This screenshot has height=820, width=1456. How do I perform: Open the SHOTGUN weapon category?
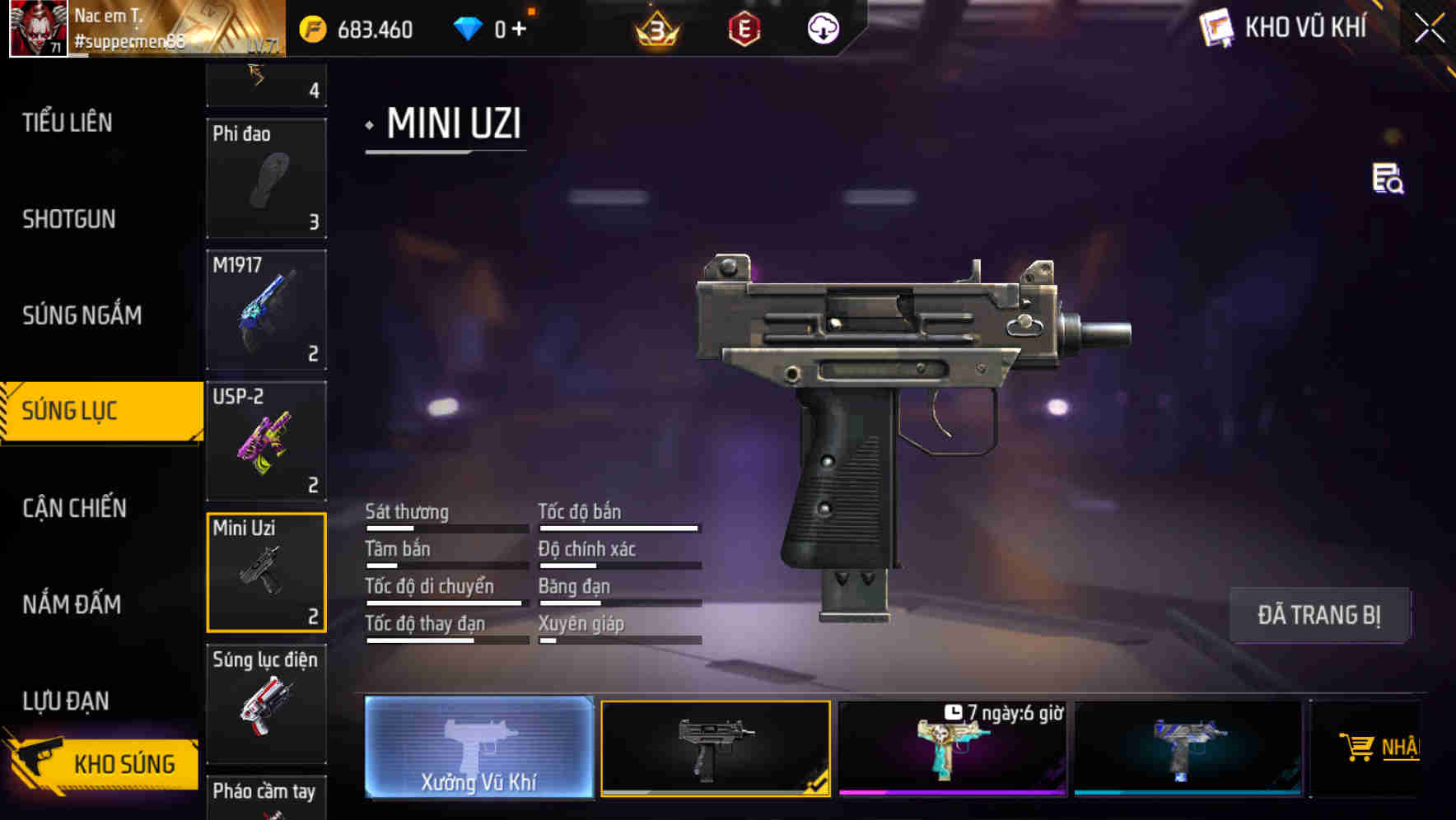pyautogui.click(x=69, y=219)
